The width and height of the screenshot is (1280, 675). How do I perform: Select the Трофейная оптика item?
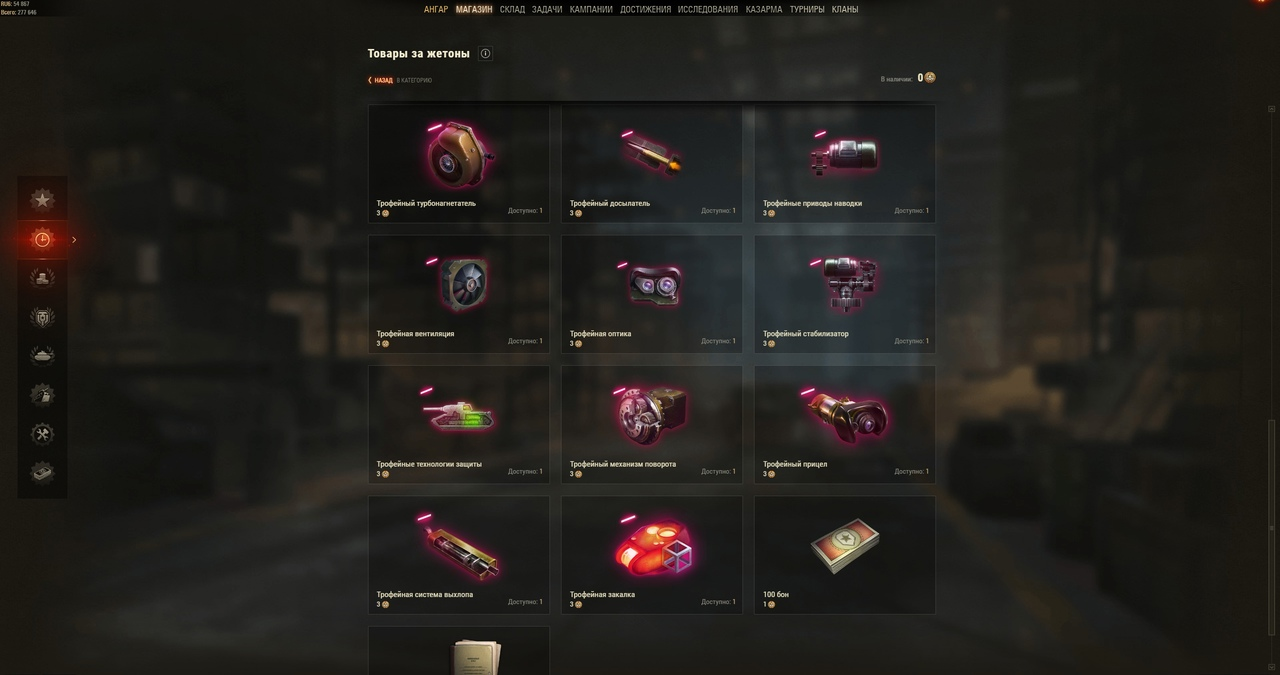[x=651, y=293]
